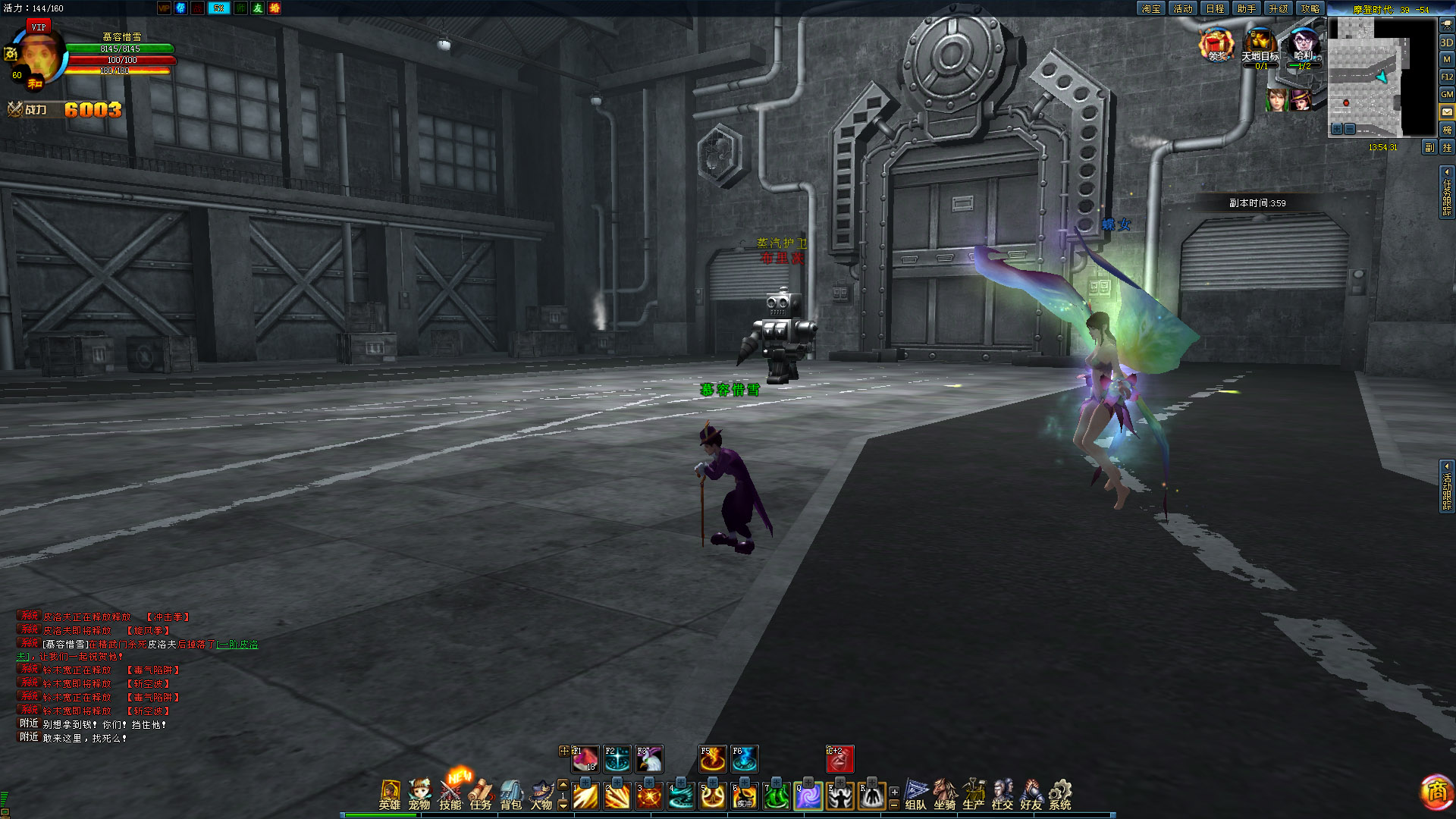Viewport: 1456px width, 819px height.
Task: Open the 系统 system settings gear
Action: coord(1060,794)
